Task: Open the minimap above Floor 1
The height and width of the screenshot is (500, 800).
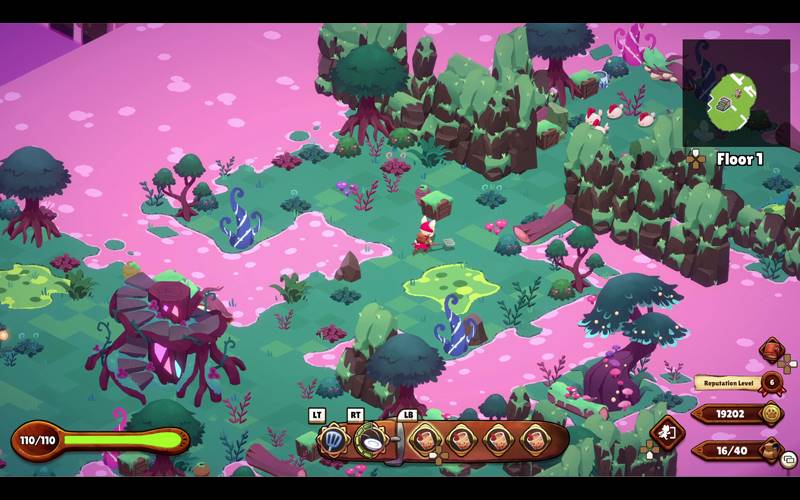Action: [735, 93]
